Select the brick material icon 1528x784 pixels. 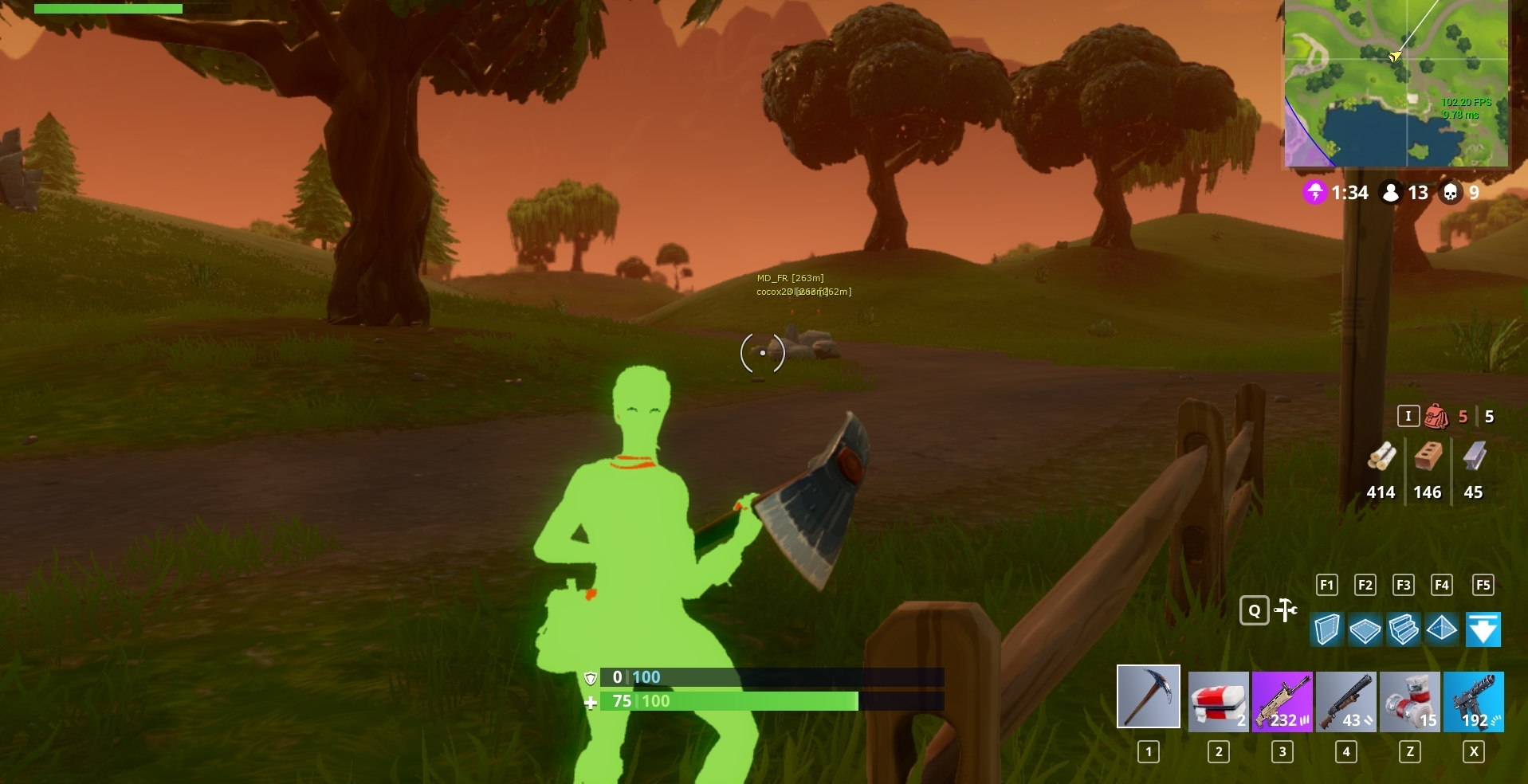coord(1428,457)
